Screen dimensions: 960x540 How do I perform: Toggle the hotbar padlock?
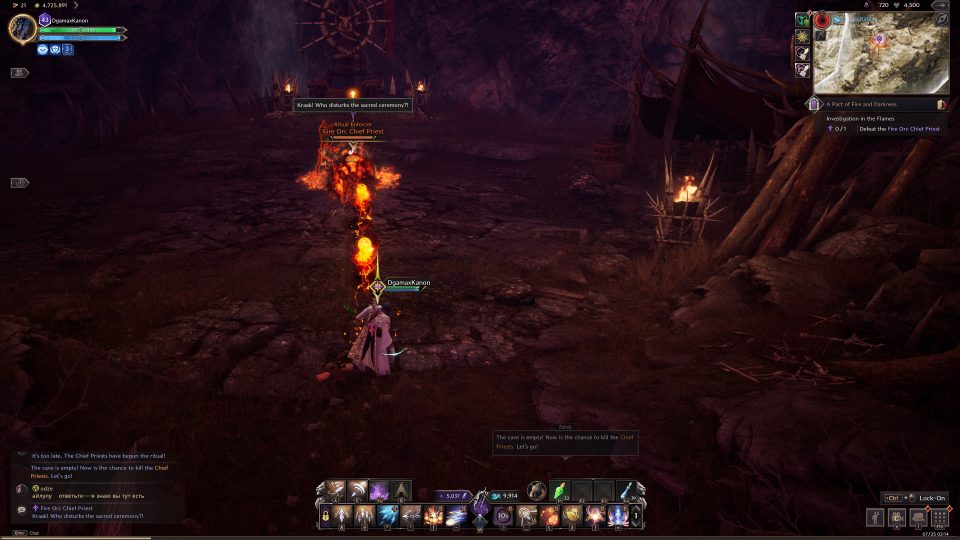[x=325, y=517]
